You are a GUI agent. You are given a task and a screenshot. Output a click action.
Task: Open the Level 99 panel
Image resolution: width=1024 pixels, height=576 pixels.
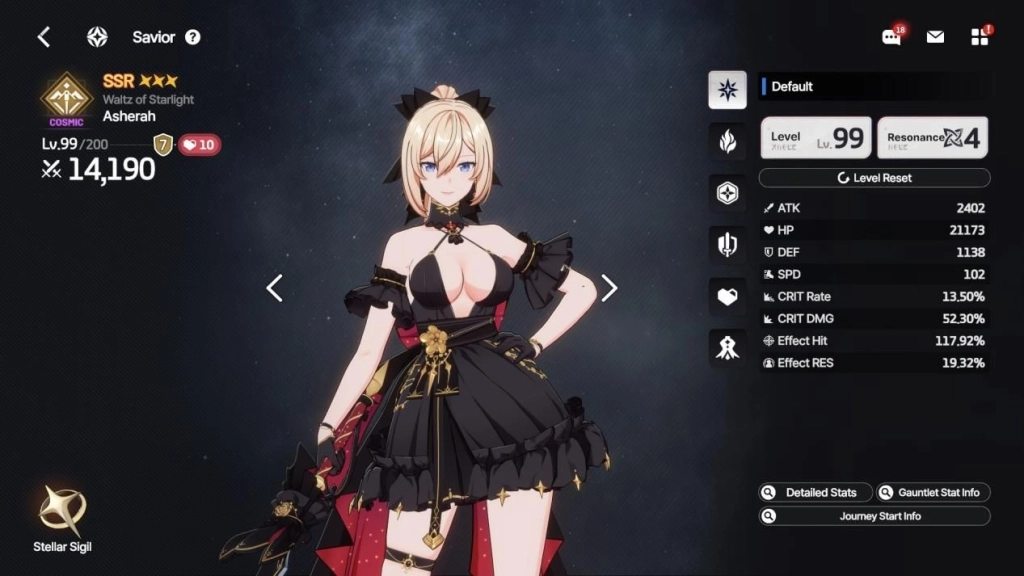pyautogui.click(x=816, y=138)
